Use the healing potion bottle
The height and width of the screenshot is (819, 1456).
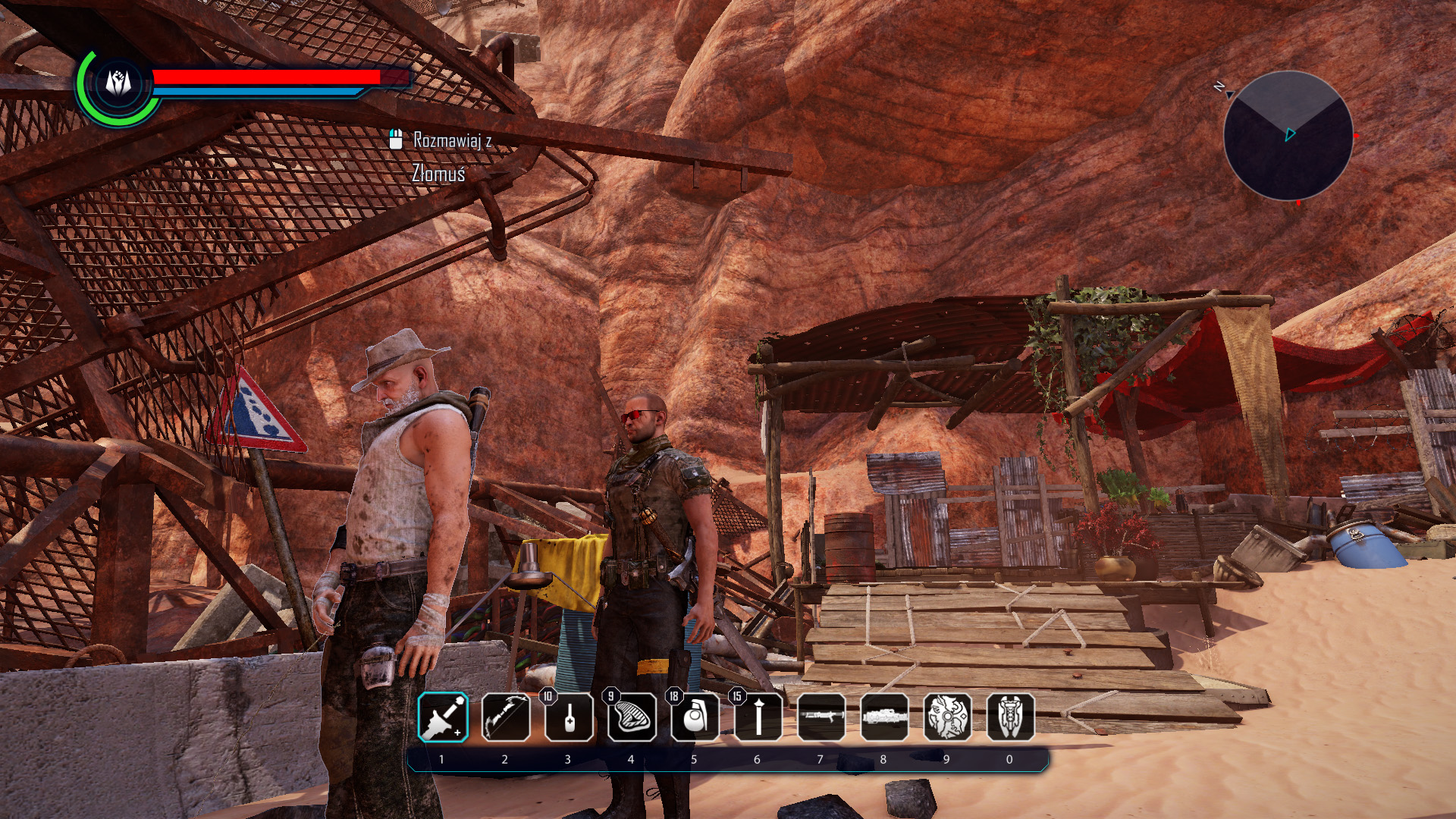[x=569, y=717]
